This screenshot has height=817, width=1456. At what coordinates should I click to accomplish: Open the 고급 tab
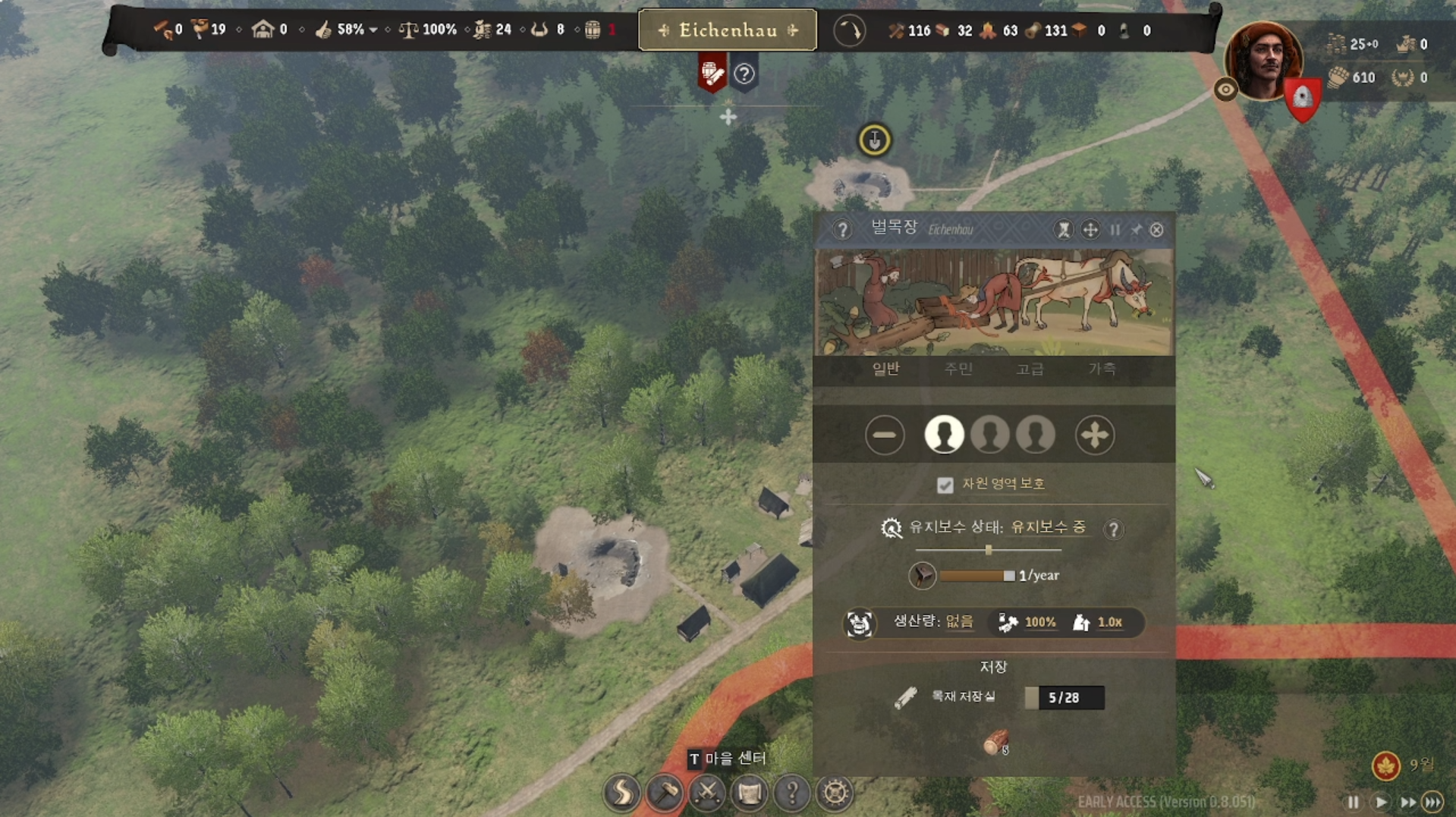tap(1030, 369)
